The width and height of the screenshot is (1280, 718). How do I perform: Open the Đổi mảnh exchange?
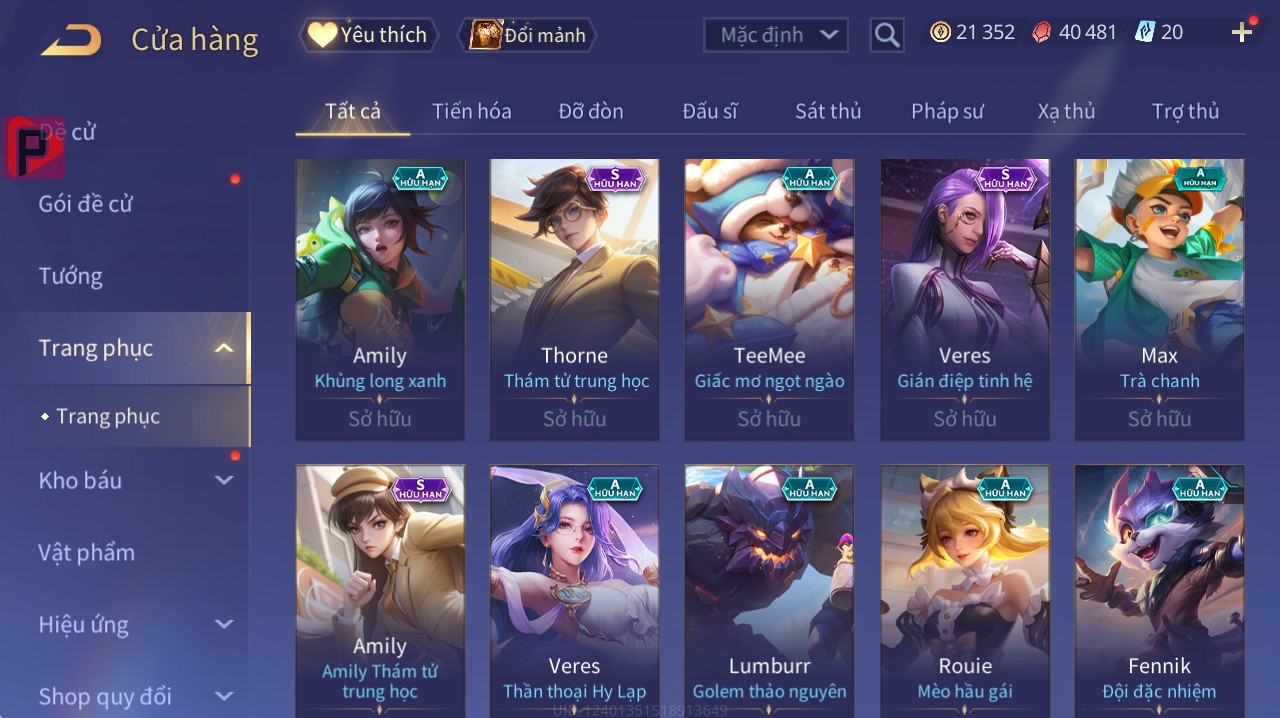coord(527,35)
